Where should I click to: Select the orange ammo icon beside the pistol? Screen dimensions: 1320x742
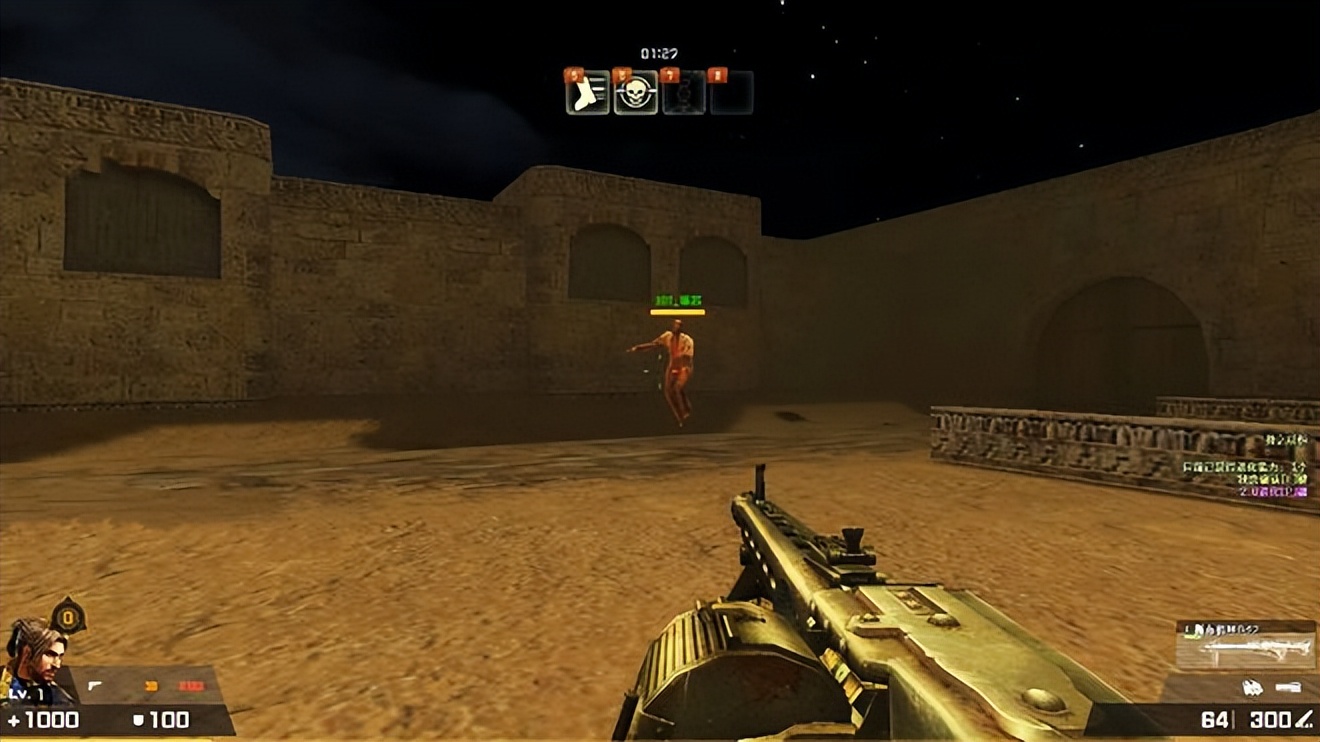point(152,686)
